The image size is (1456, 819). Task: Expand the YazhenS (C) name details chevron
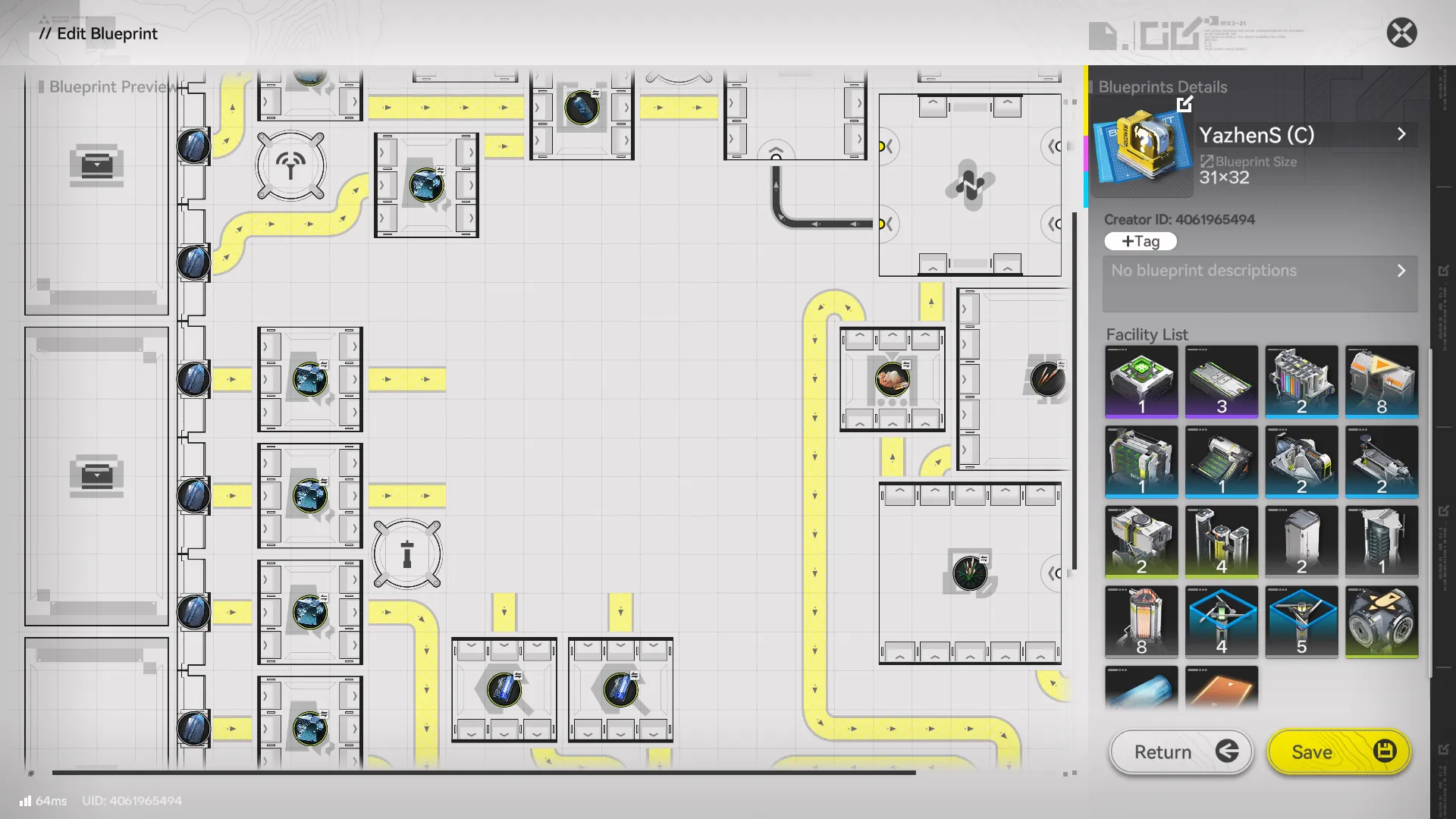(1402, 134)
